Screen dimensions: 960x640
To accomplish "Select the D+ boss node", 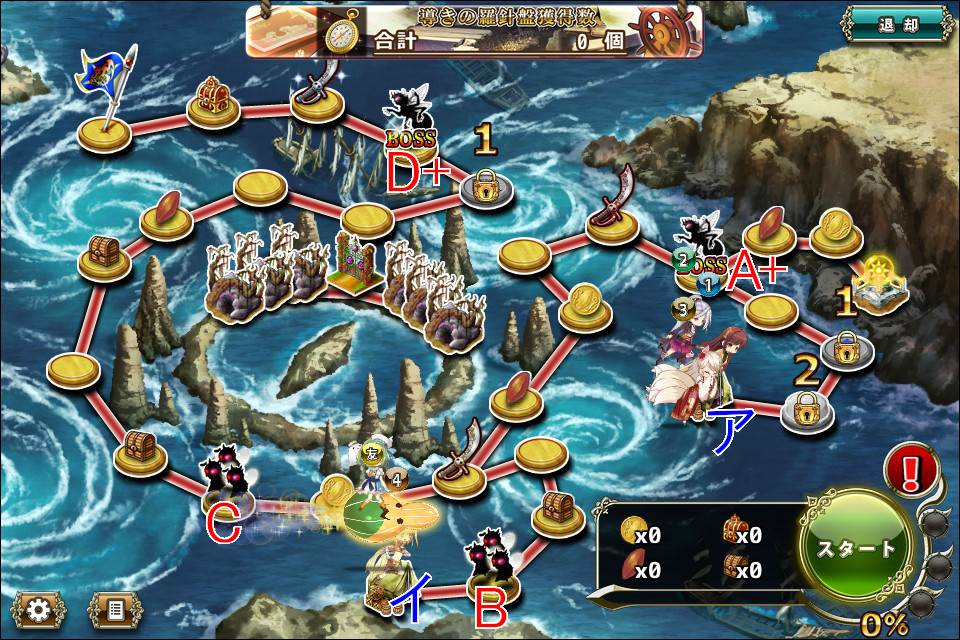I will point(411,125).
